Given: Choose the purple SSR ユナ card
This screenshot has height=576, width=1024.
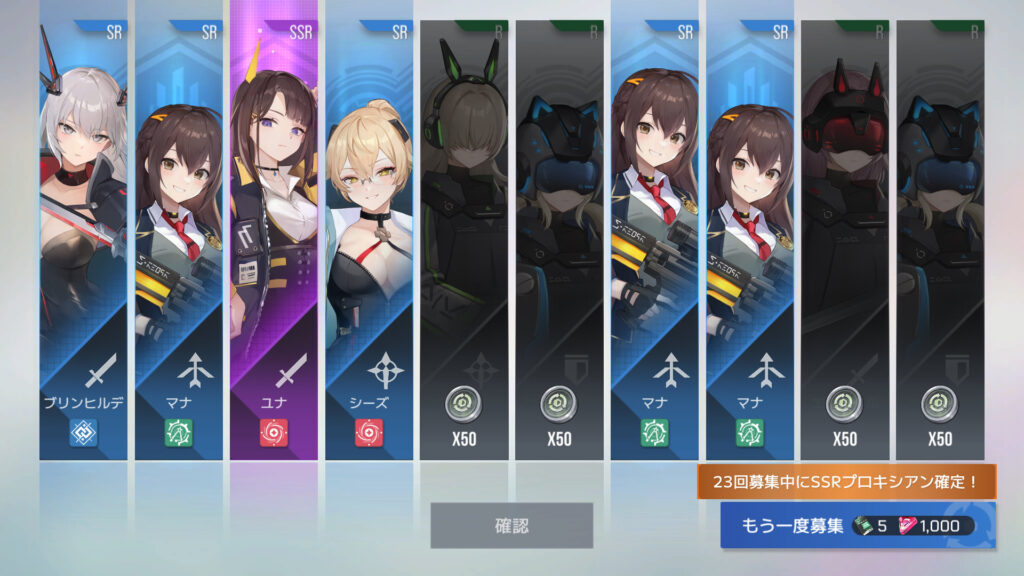Looking at the screenshot, I should (x=274, y=240).
